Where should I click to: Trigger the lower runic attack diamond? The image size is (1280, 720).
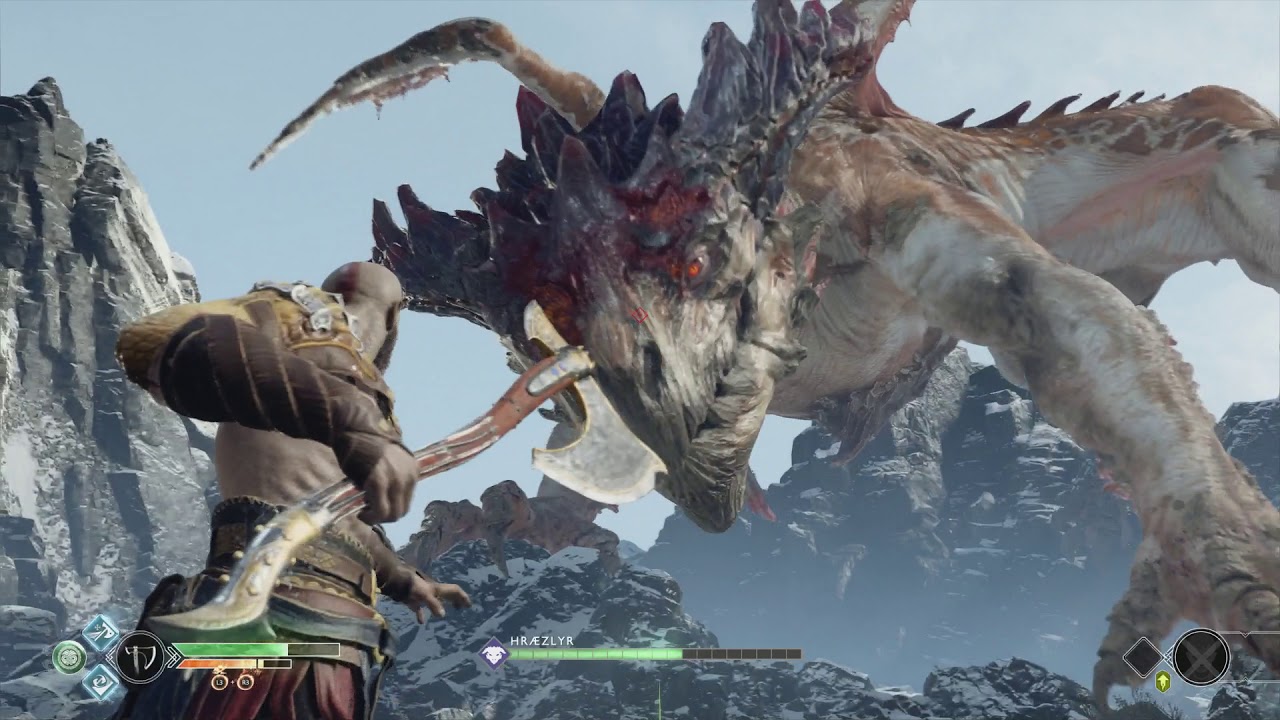click(x=101, y=681)
